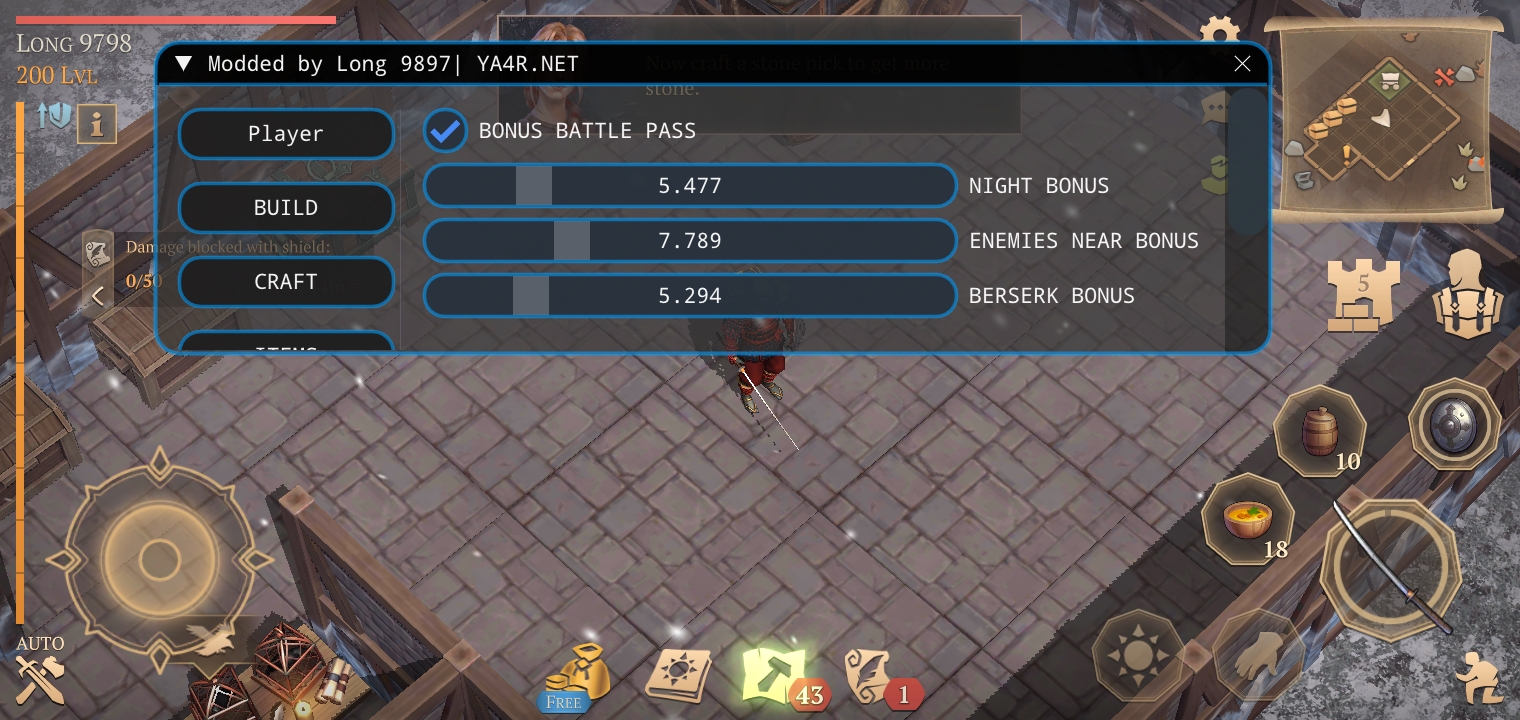Set the Enemies Near Bonus slider
1520x720 pixels.
[x=689, y=241]
